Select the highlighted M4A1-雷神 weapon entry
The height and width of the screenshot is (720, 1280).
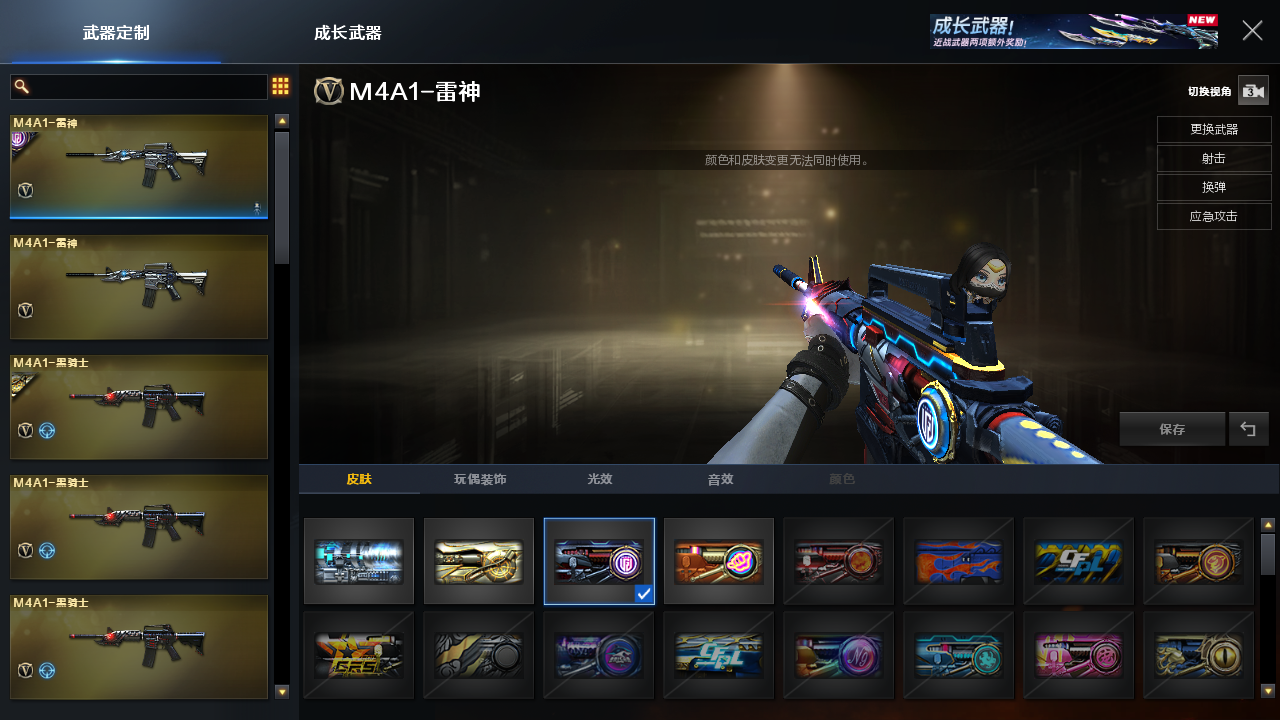139,166
